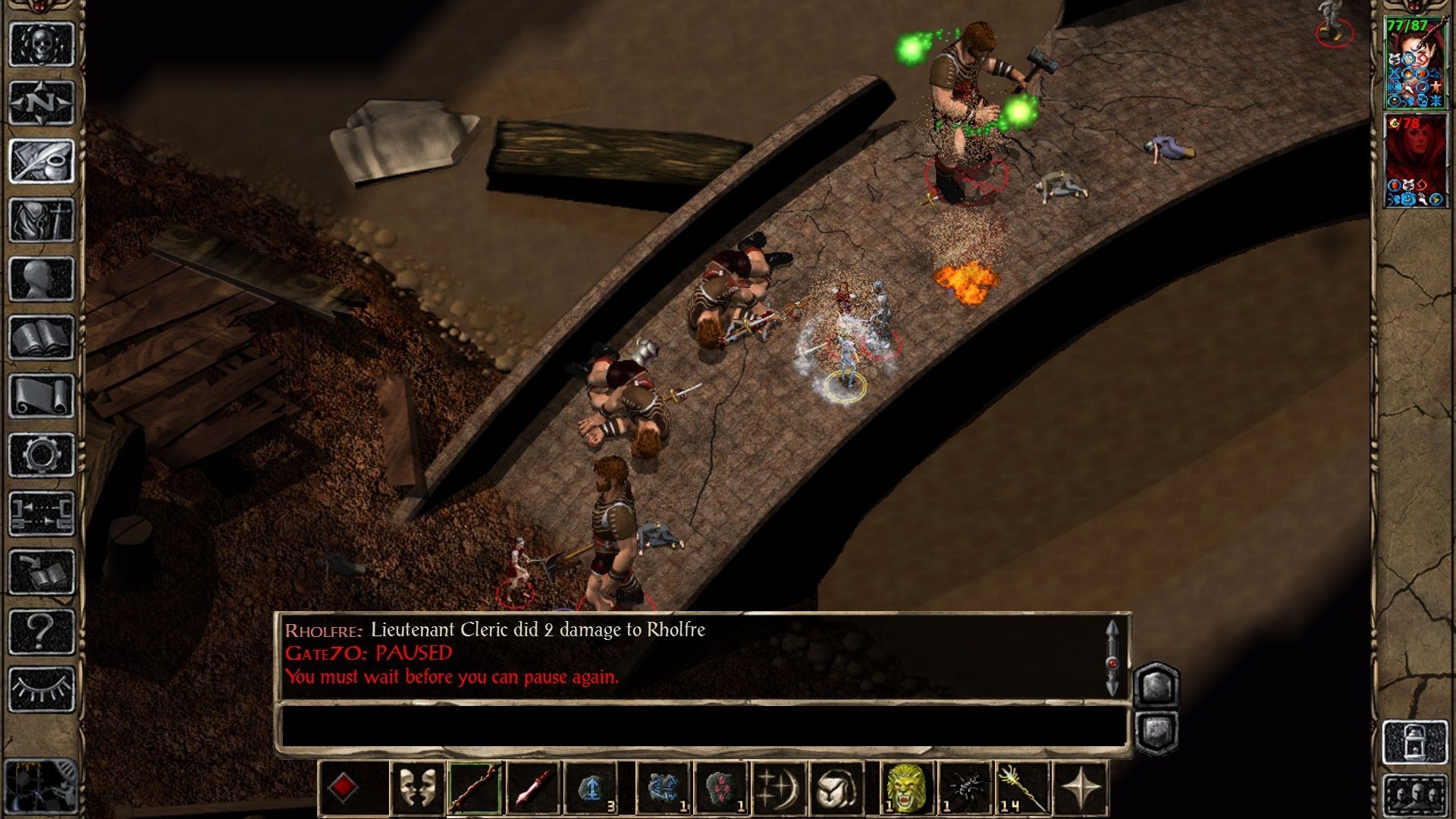
Task: Open the inventory screen
Action: [x=41, y=220]
